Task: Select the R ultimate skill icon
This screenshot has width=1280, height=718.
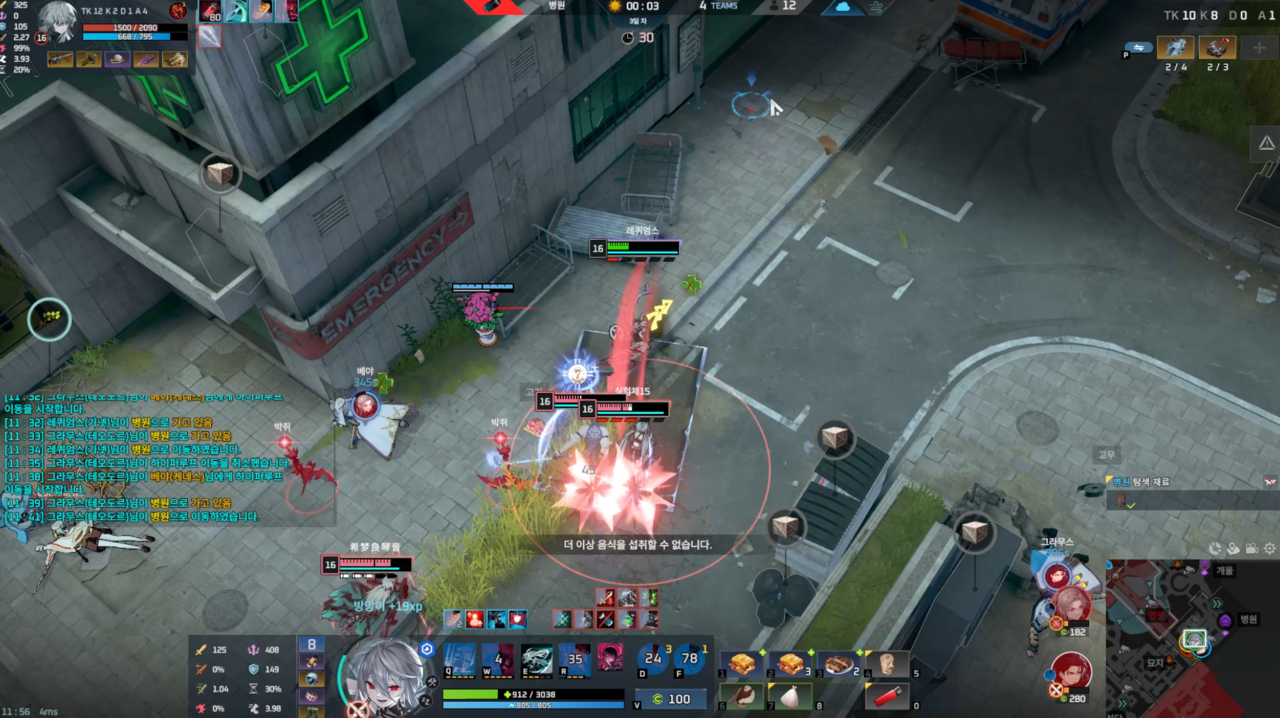Action: [x=575, y=660]
